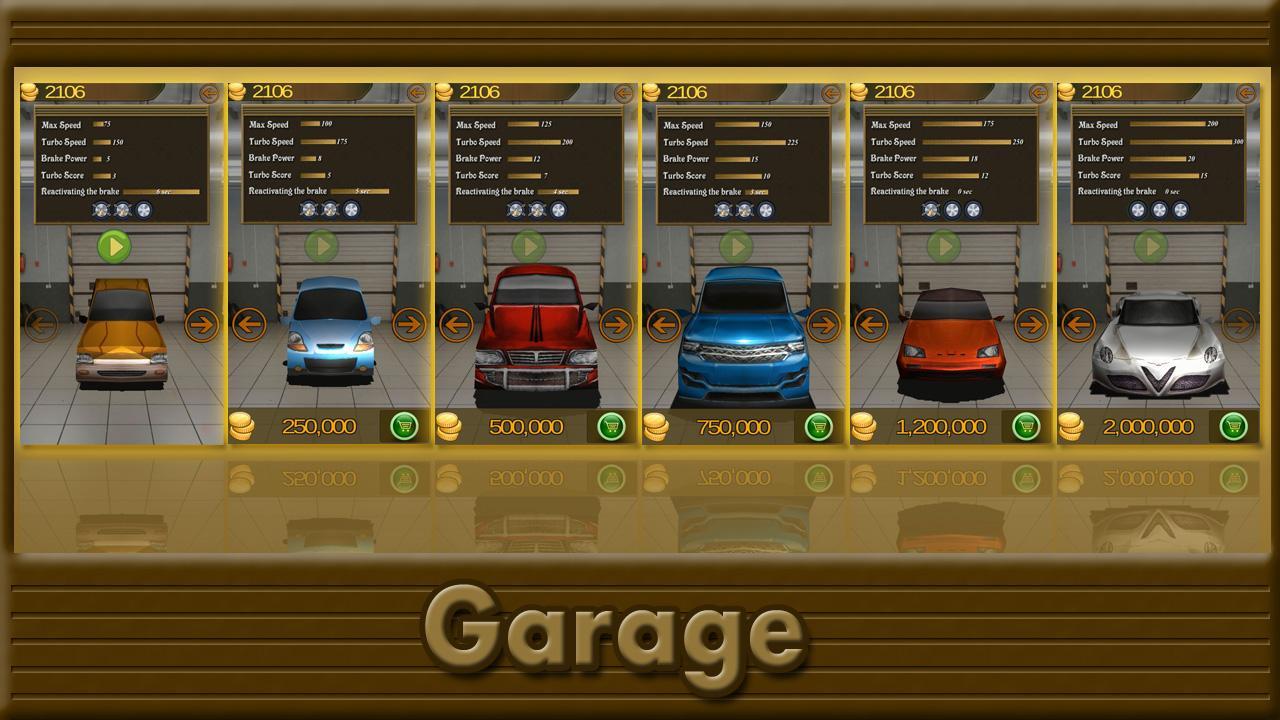Viewport: 1280px width, 720px height.
Task: Go back from the silver sports car panel
Action: click(1245, 93)
